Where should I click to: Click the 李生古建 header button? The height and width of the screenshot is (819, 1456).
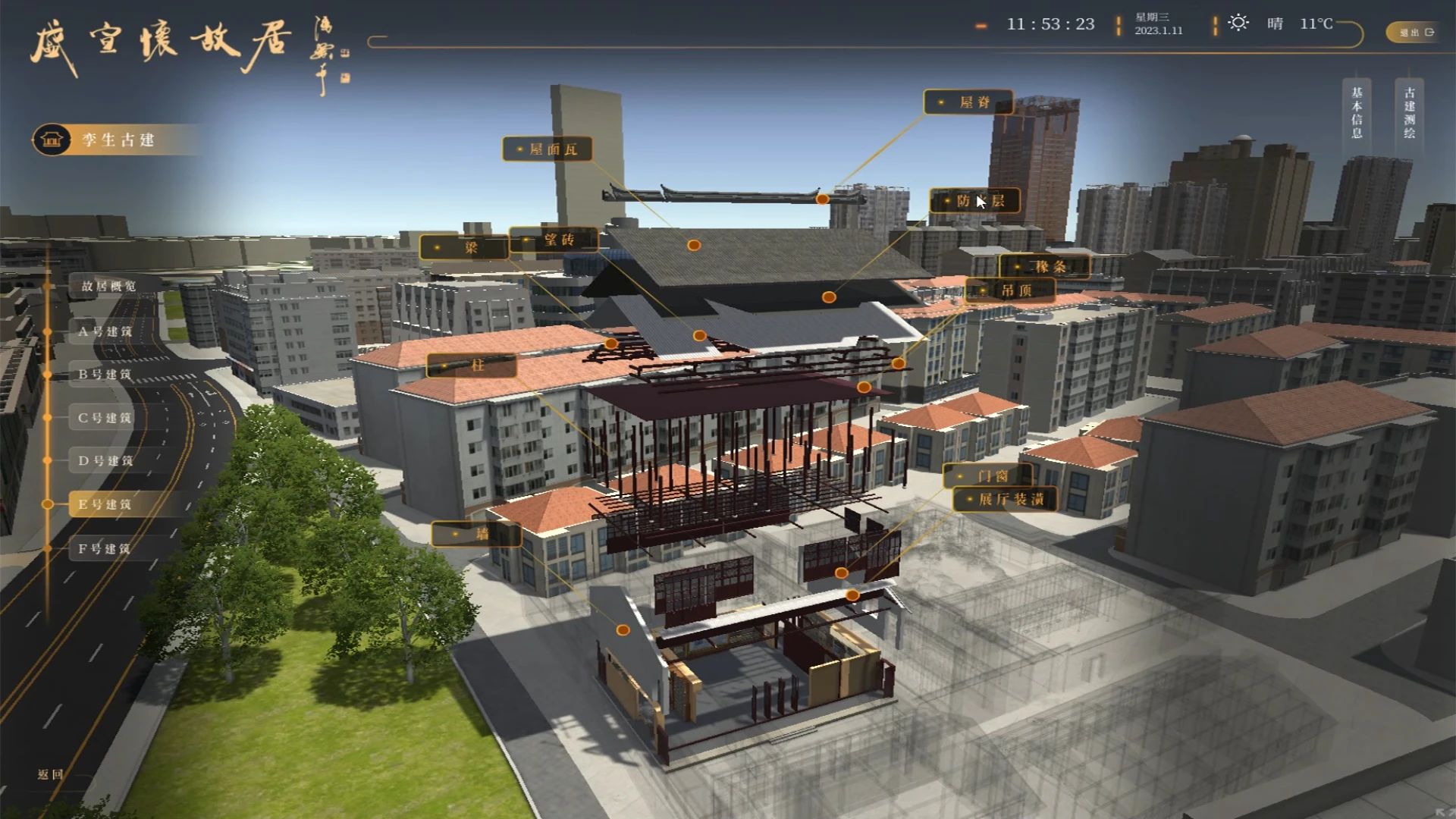tap(118, 140)
